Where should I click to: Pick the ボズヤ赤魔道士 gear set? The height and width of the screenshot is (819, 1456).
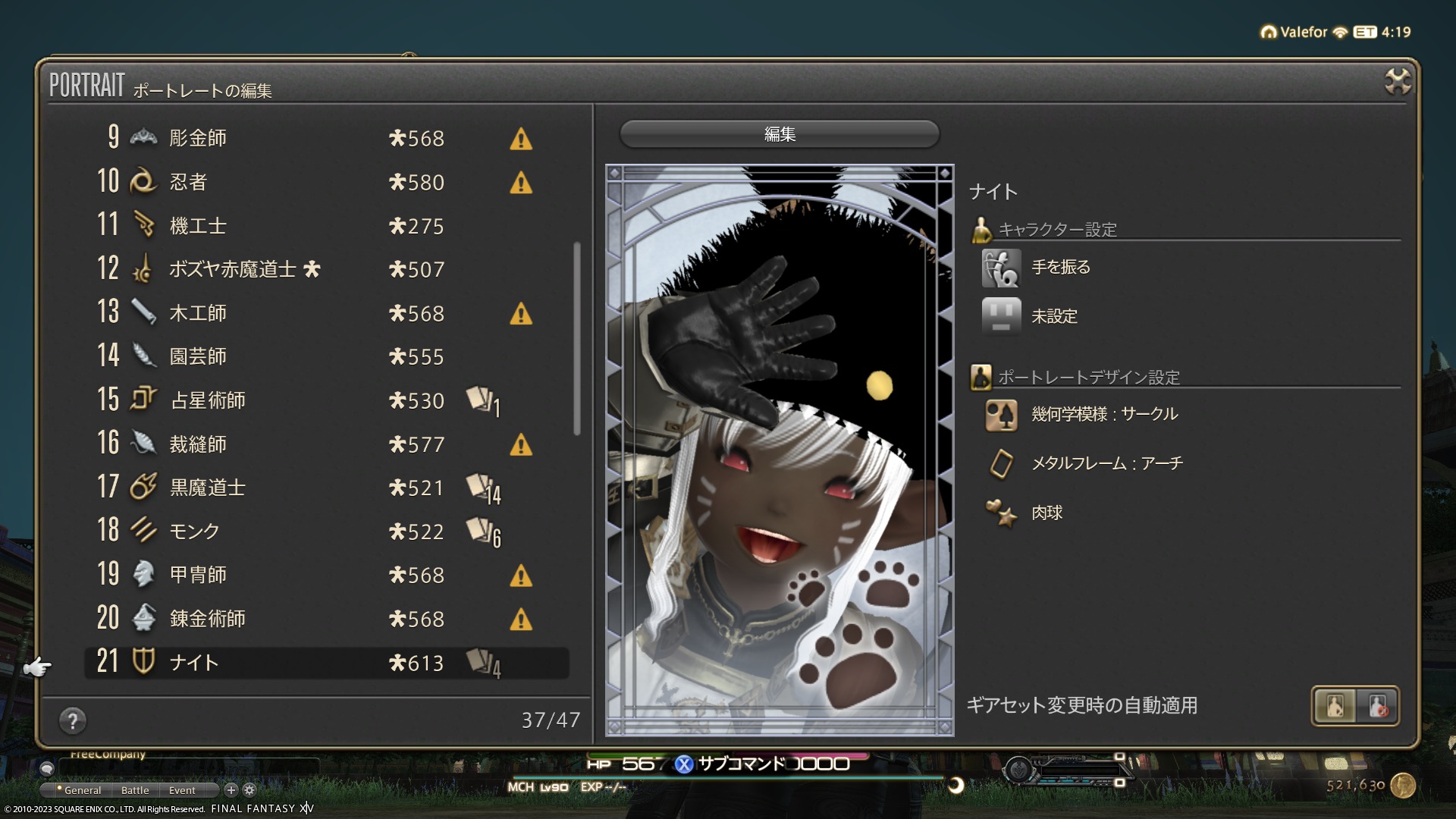point(326,269)
